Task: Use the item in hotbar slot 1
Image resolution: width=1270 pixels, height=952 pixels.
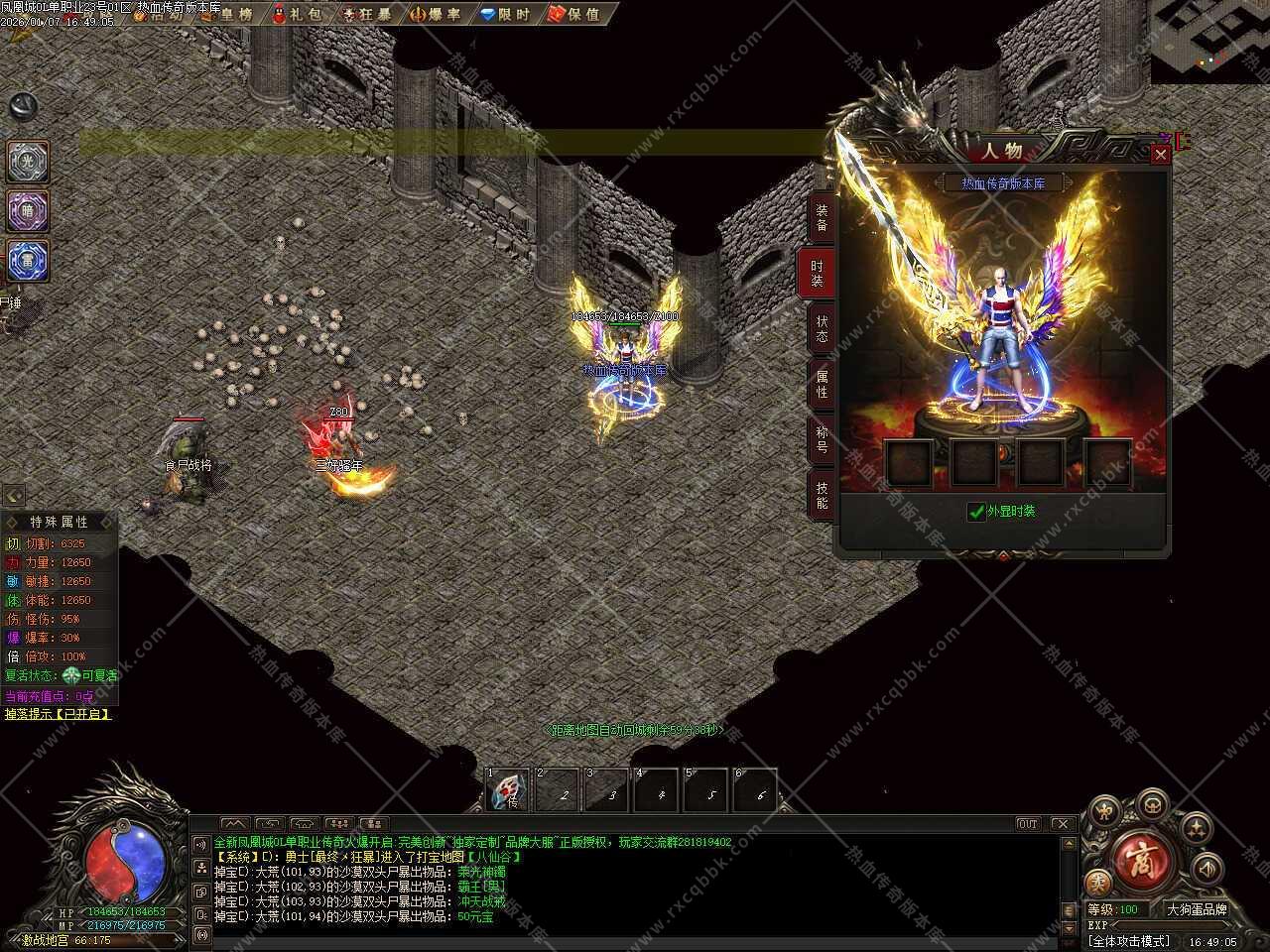Action: click(x=506, y=790)
